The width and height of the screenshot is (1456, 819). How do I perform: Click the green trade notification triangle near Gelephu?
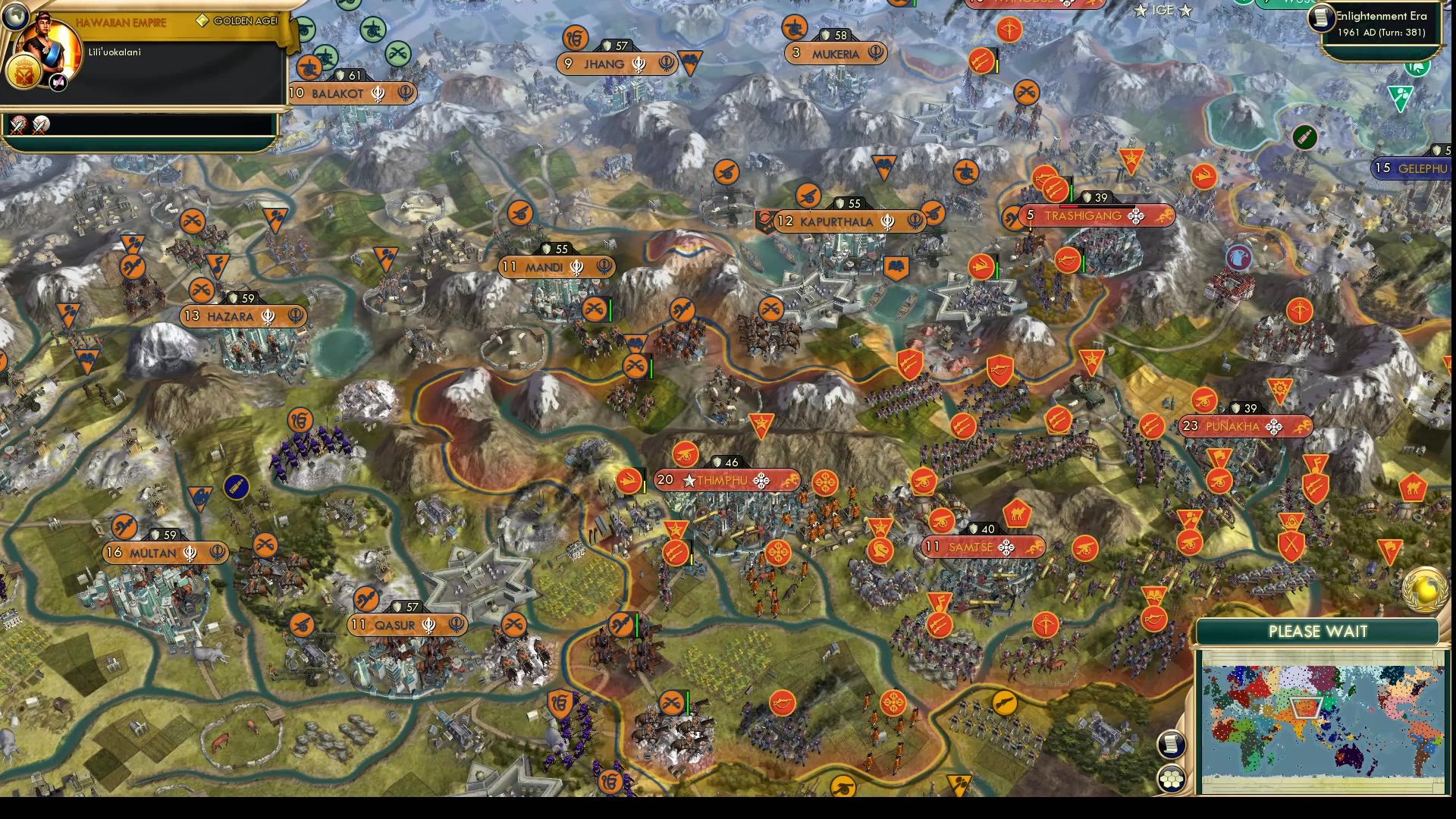(x=1401, y=99)
